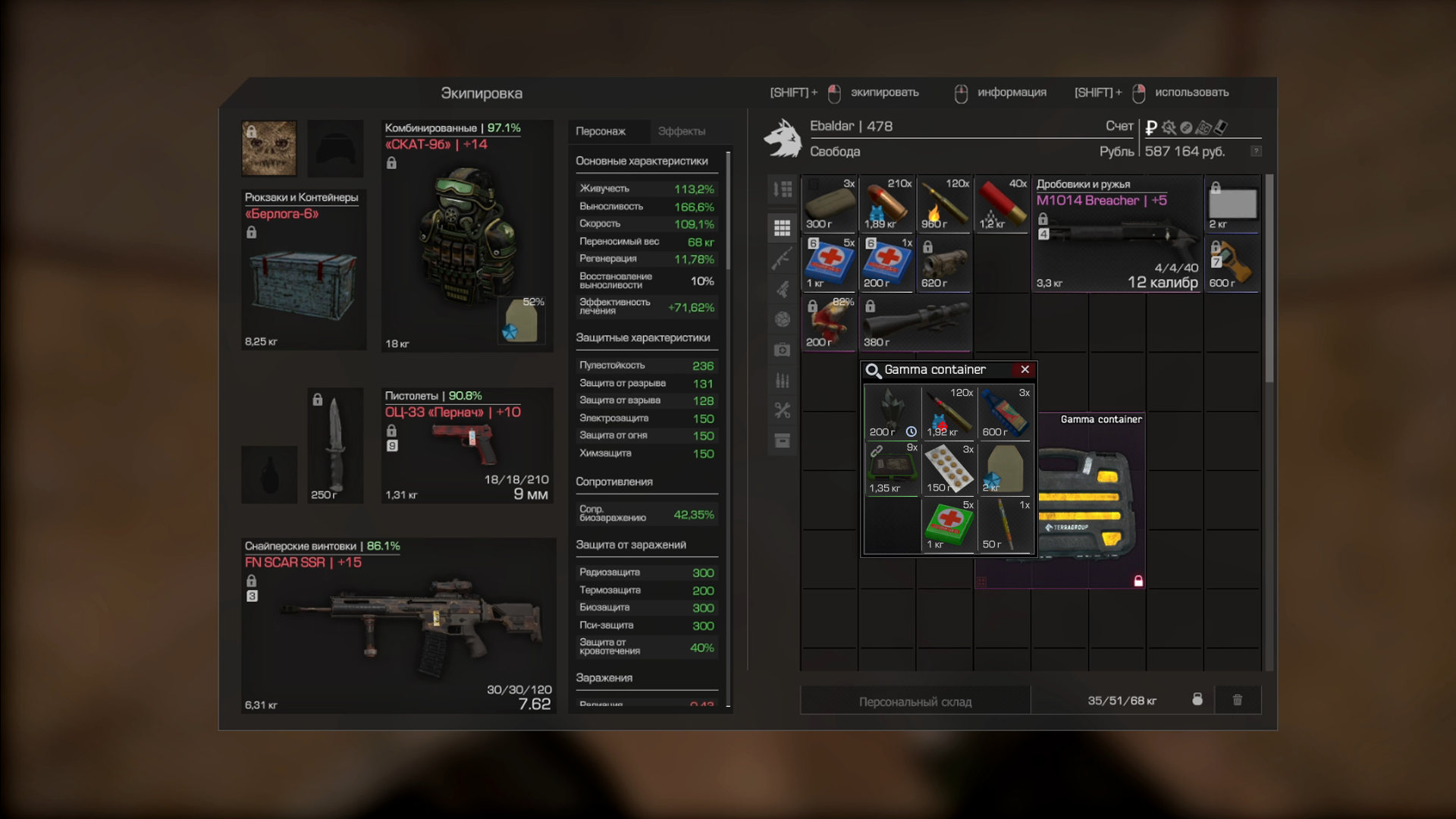Viewport: 1456px width, 819px height.
Task: Open the Персональный склад button
Action: point(915,701)
